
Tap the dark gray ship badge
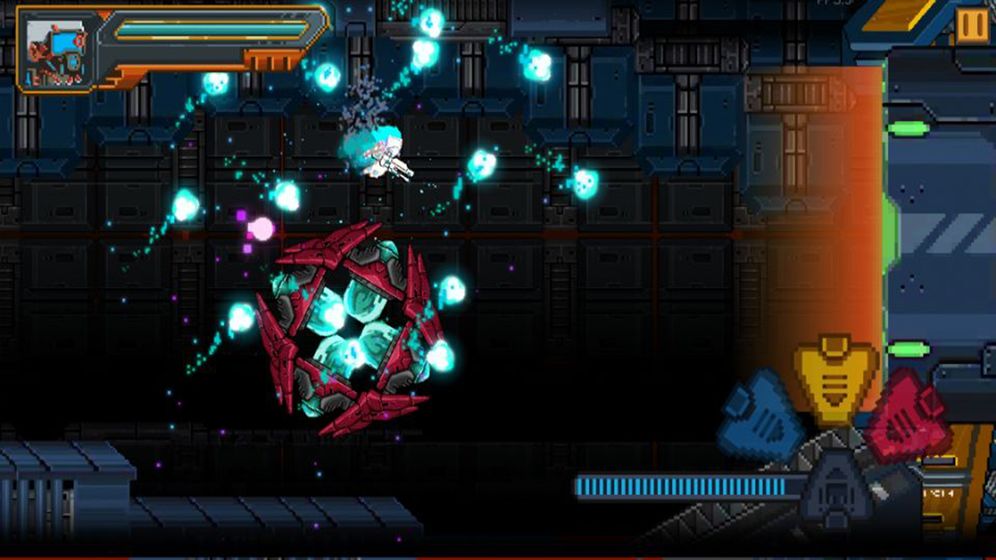click(835, 481)
